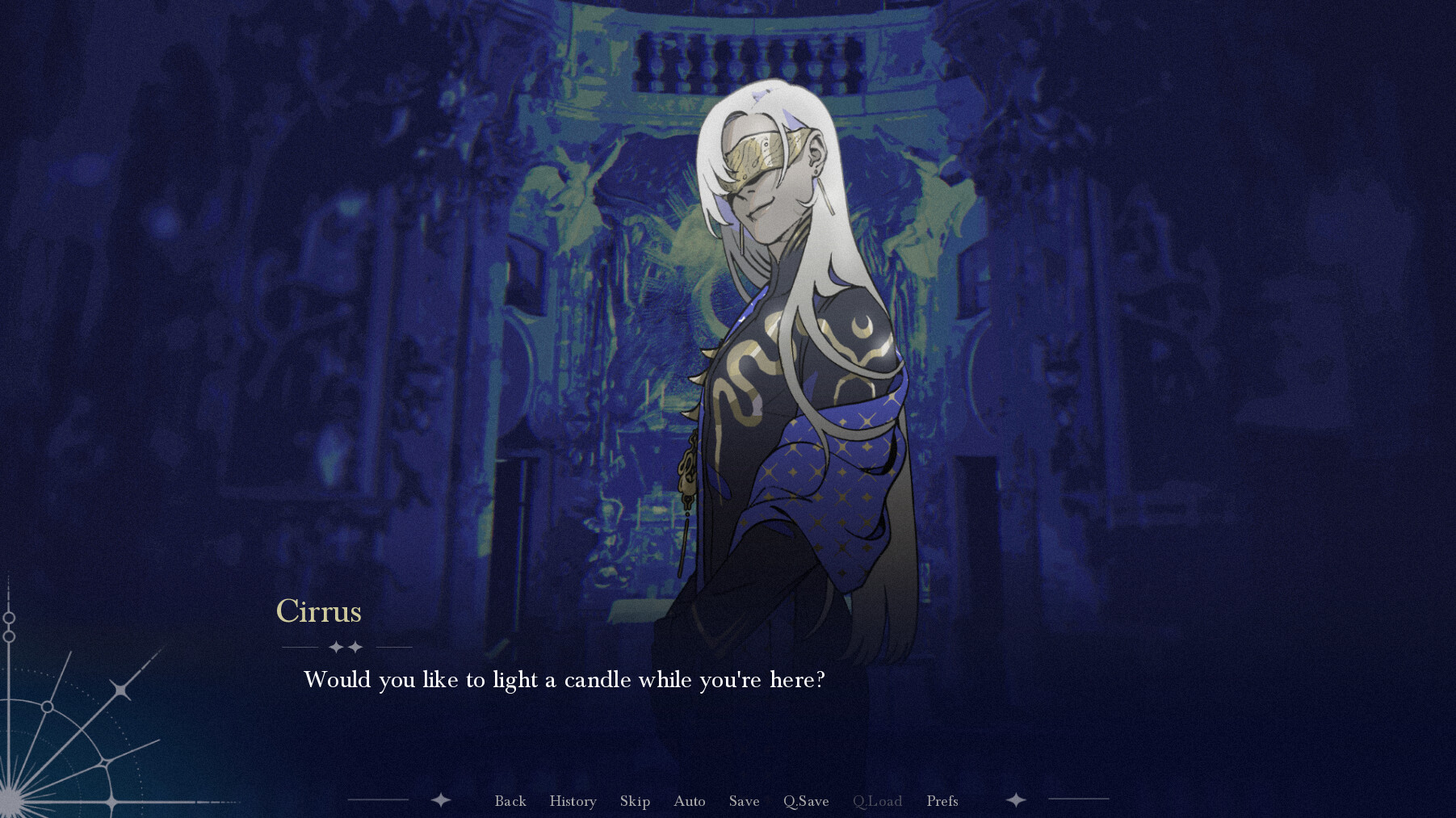
Task: Click the Cirrus name label
Action: tap(319, 612)
